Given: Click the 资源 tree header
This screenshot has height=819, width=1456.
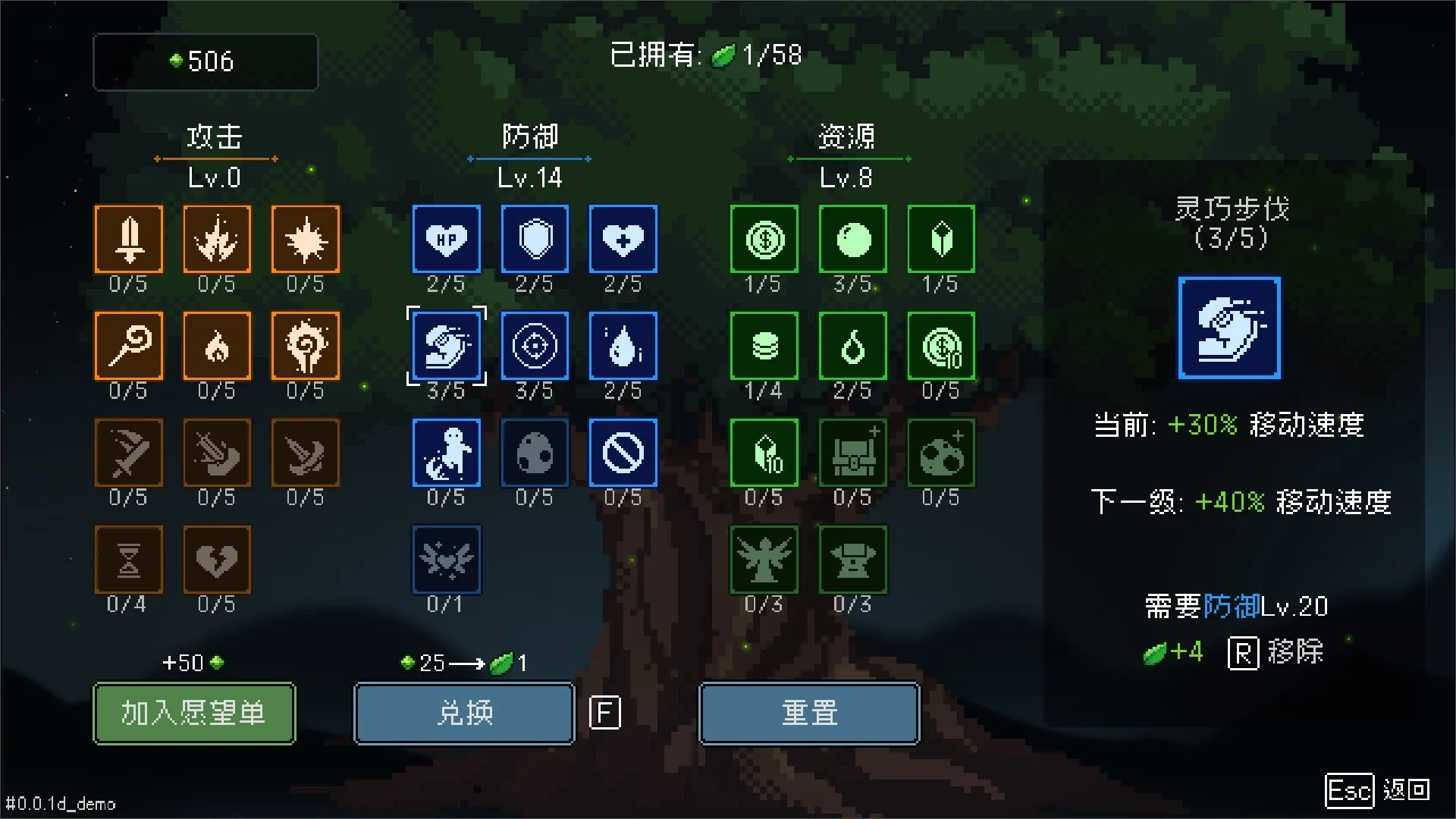Looking at the screenshot, I should [848, 138].
